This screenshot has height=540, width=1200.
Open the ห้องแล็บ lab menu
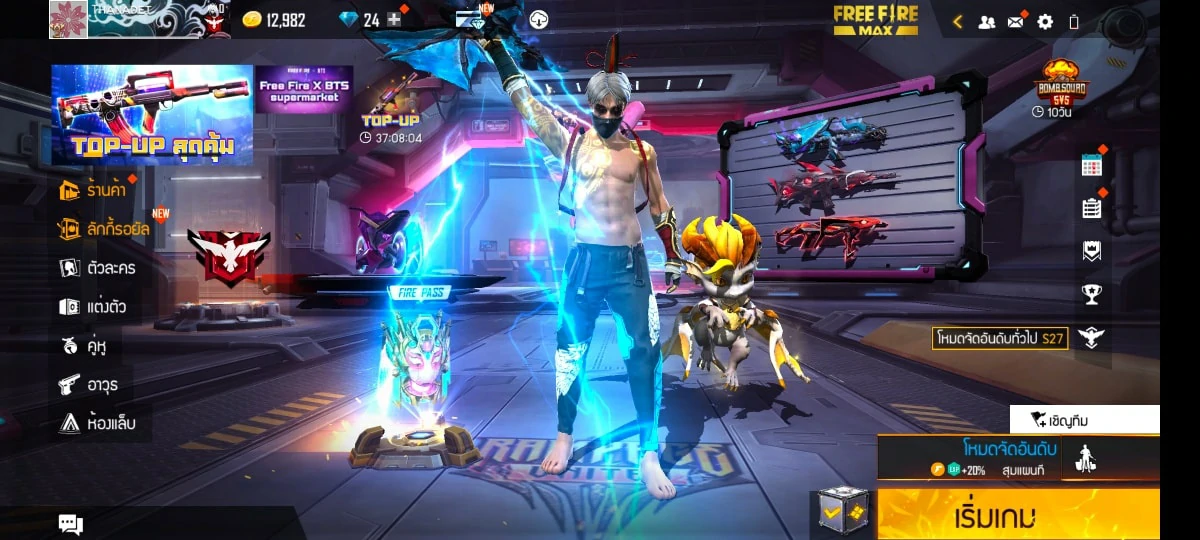click(97, 423)
